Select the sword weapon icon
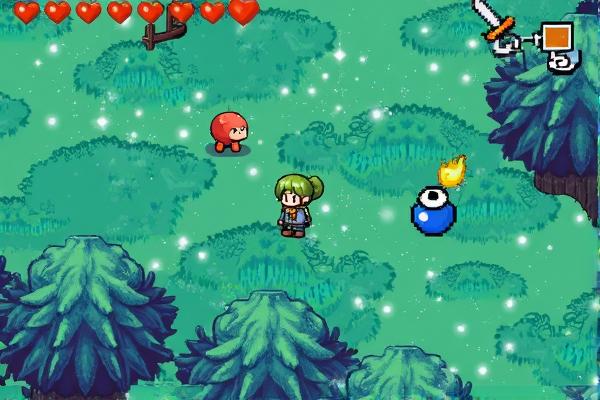600x400 pixels. pyautogui.click(x=492, y=20)
